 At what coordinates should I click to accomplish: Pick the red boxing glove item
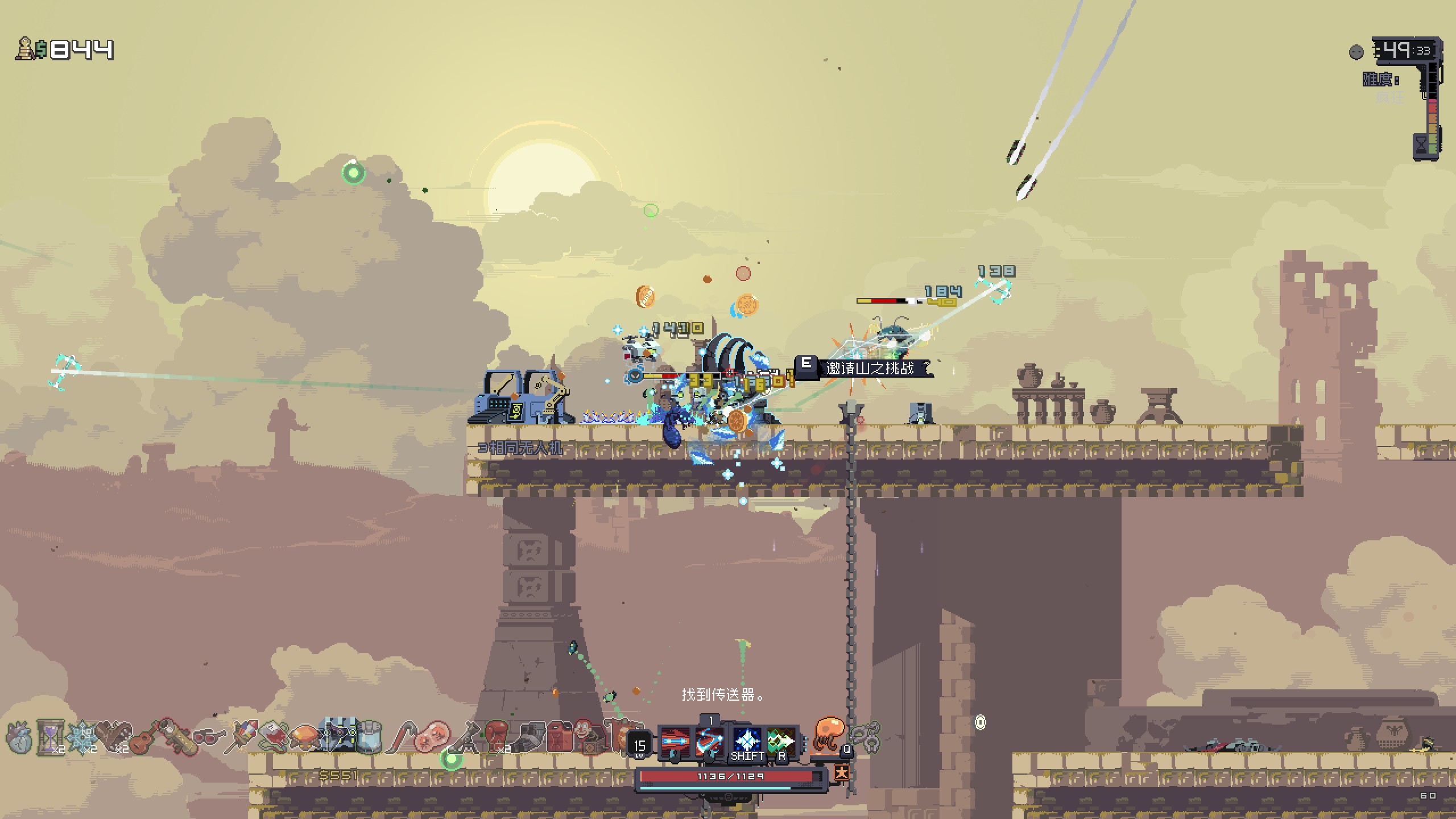coord(496,736)
